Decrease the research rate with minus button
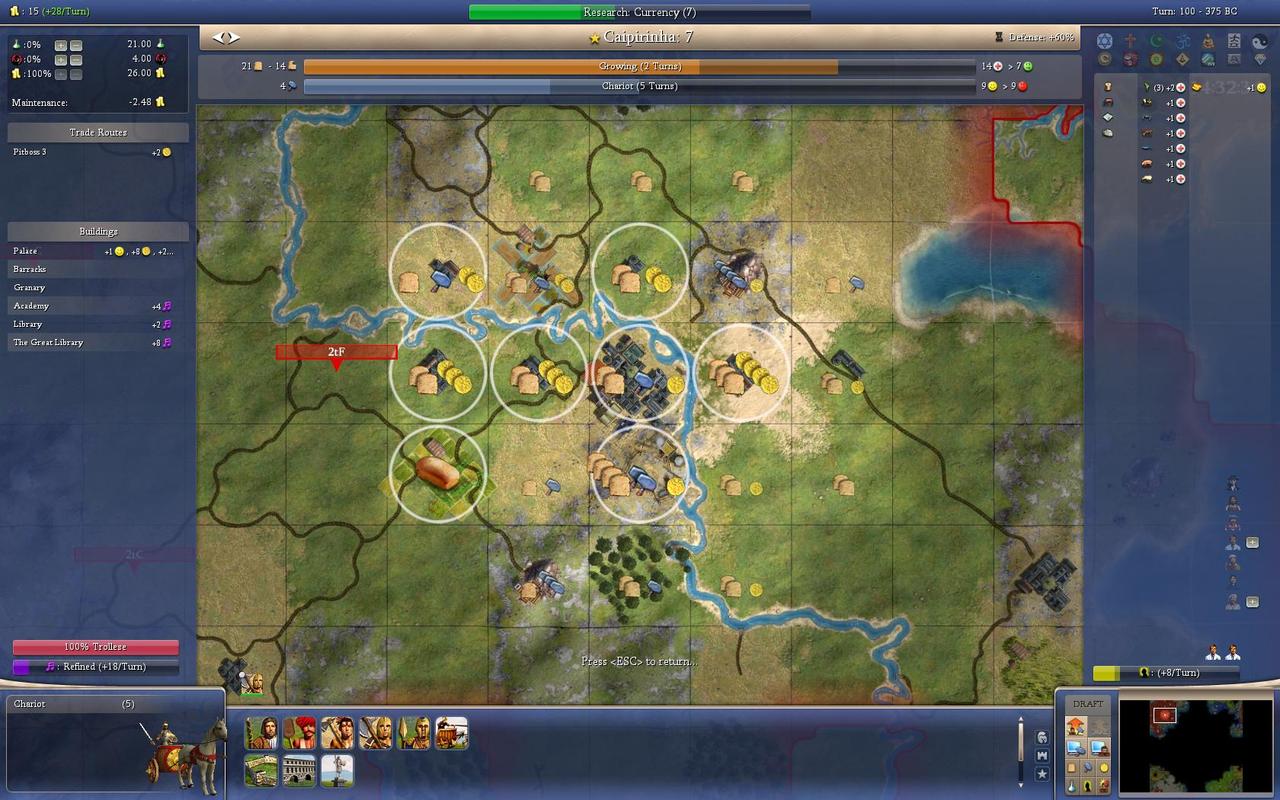 [x=76, y=45]
